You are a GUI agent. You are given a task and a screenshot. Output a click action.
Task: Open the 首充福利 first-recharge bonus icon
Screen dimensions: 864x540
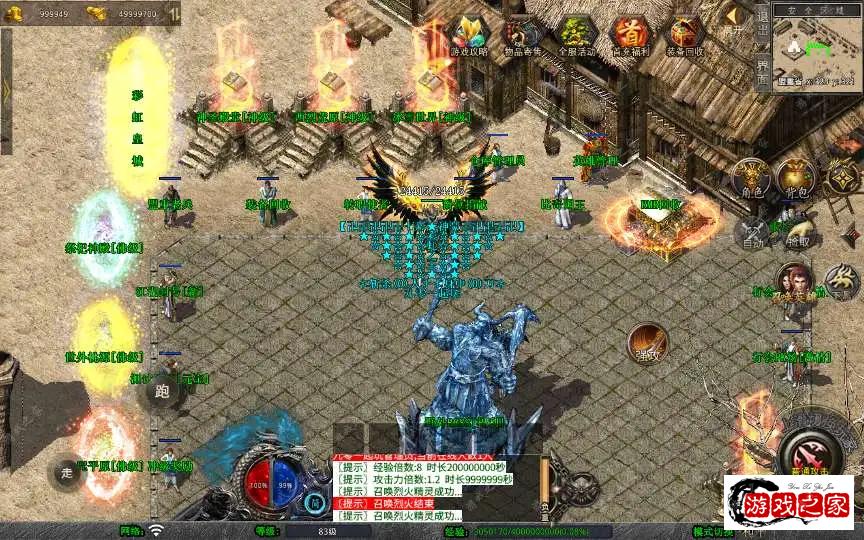pyautogui.click(x=630, y=37)
